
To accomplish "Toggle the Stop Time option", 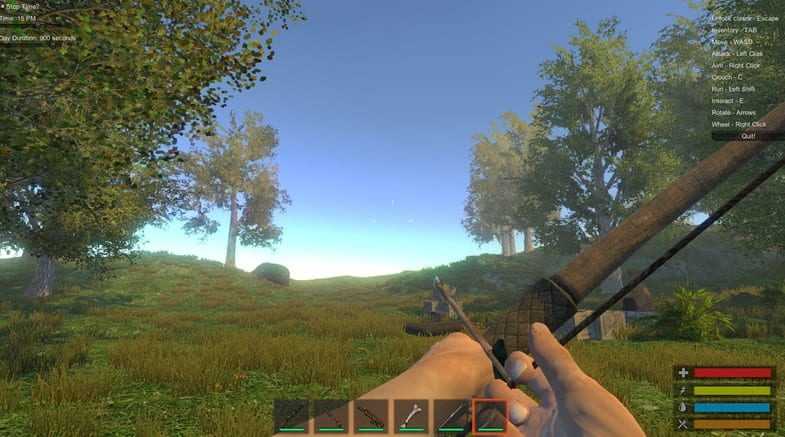I will pyautogui.click(x=3, y=6).
